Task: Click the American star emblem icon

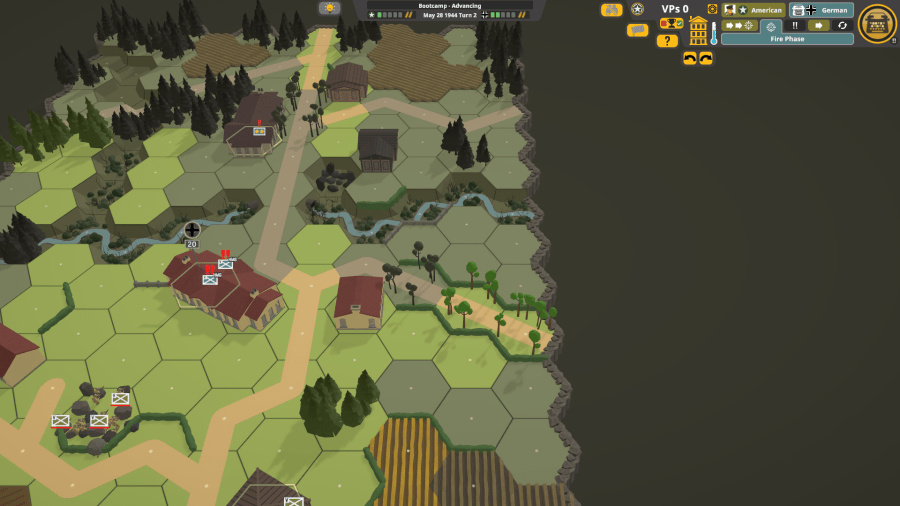Action: (x=638, y=10)
